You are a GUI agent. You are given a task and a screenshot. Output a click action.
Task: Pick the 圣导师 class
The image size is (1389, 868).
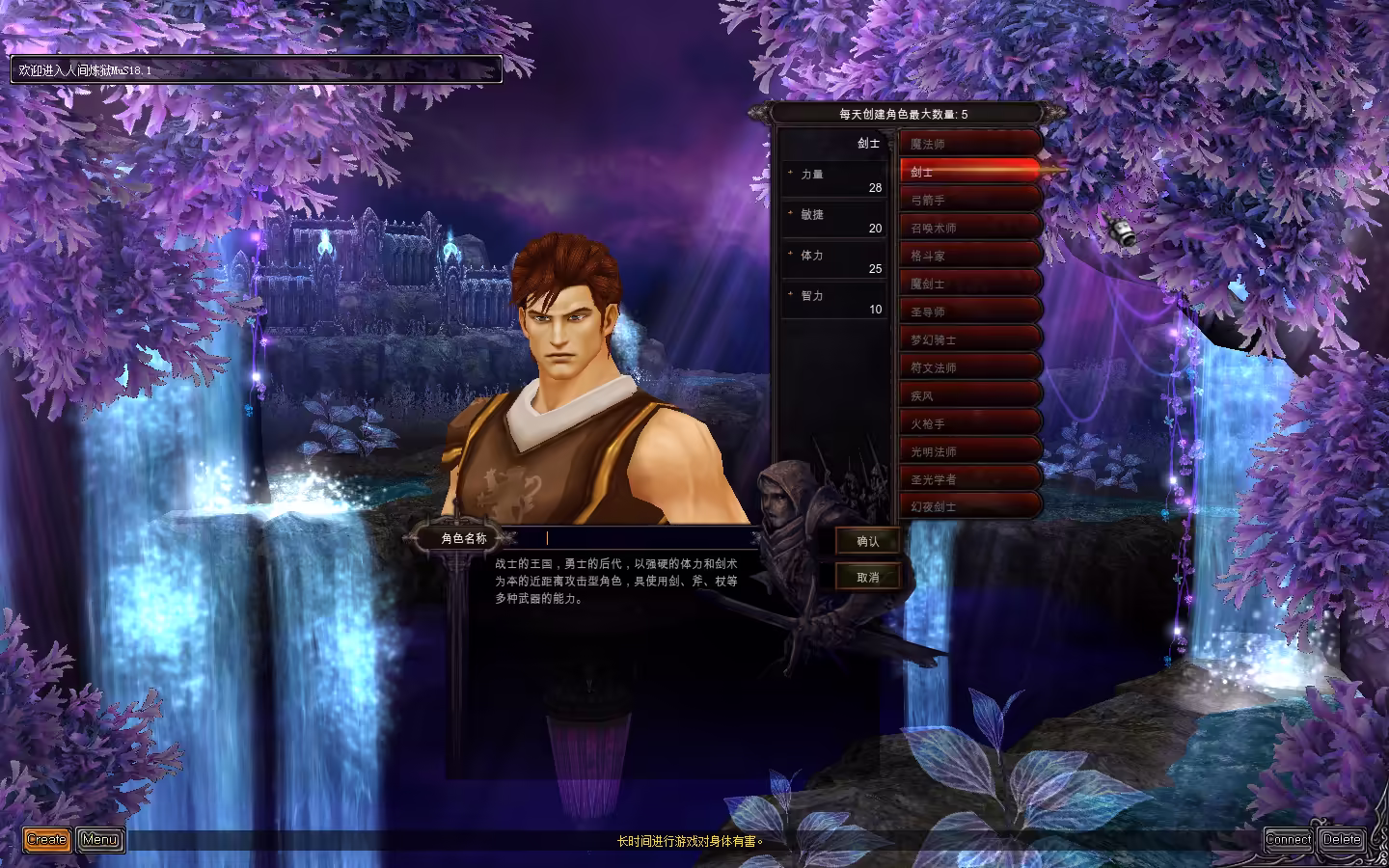969,312
